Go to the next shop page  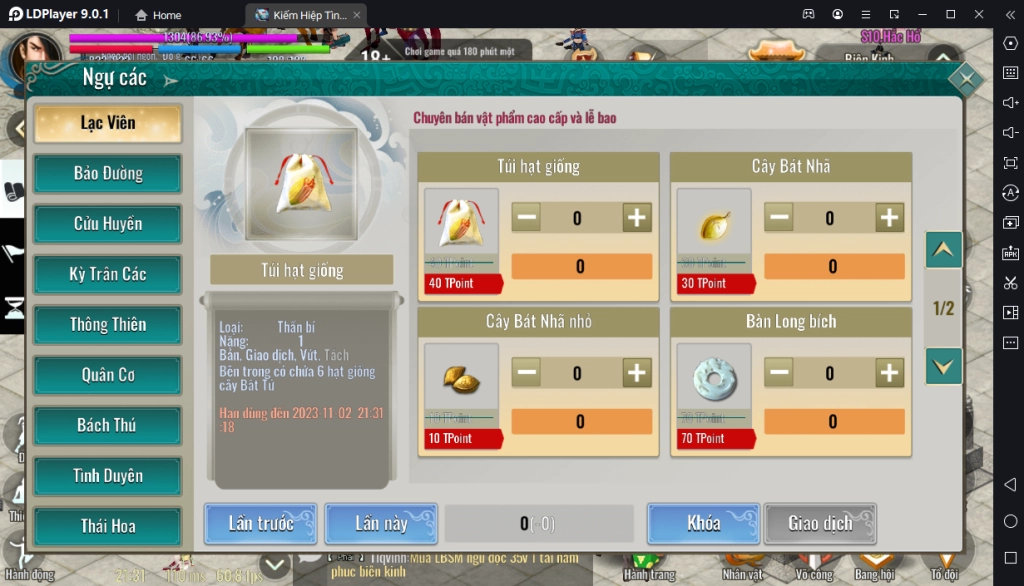click(x=944, y=365)
